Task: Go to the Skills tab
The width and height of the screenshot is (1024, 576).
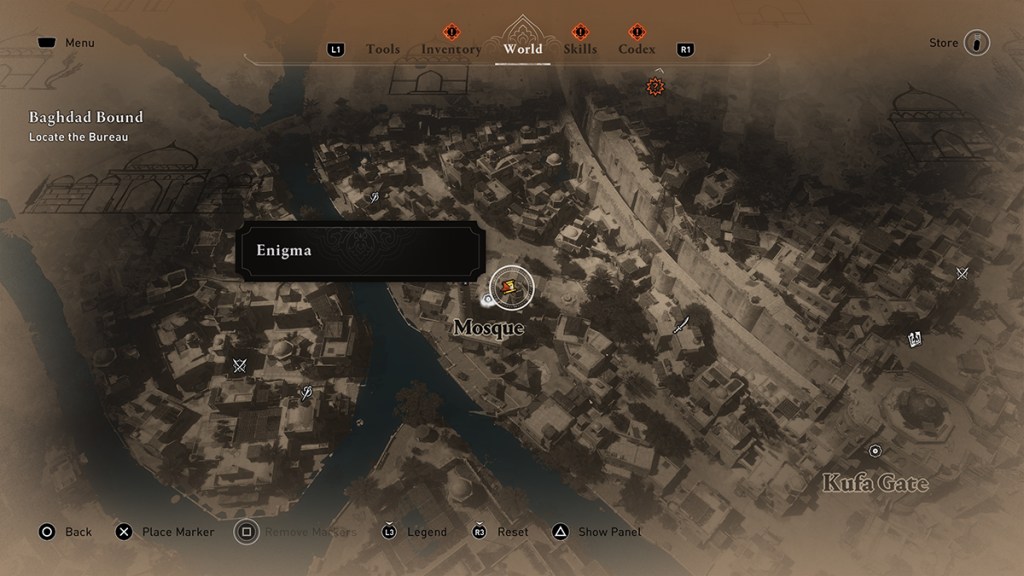Action: (x=580, y=49)
